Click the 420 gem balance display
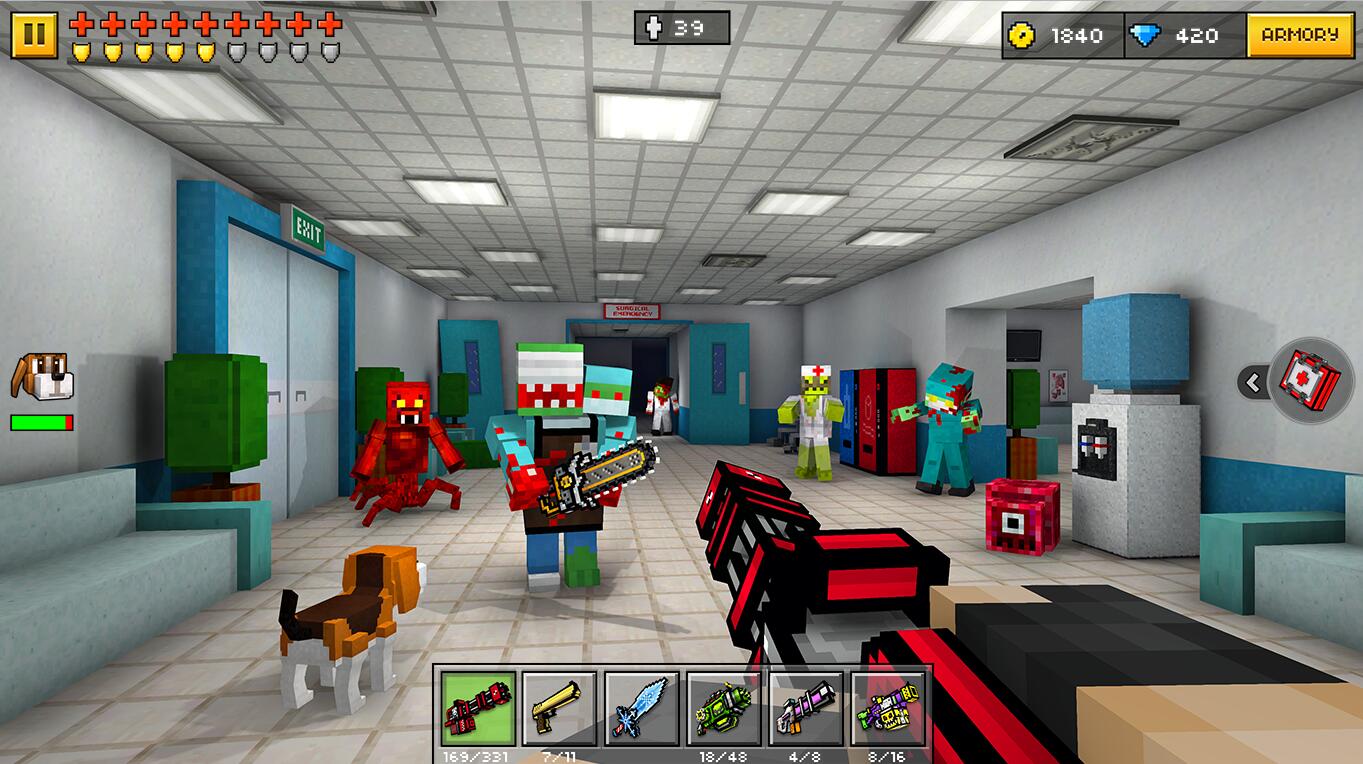Viewport: 1363px width, 764px height. coord(1196,36)
